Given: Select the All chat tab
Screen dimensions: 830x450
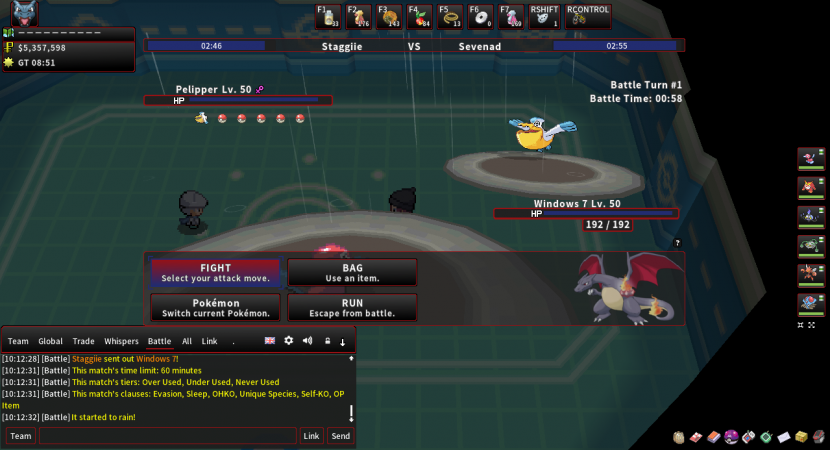Looking at the screenshot, I should (186, 341).
